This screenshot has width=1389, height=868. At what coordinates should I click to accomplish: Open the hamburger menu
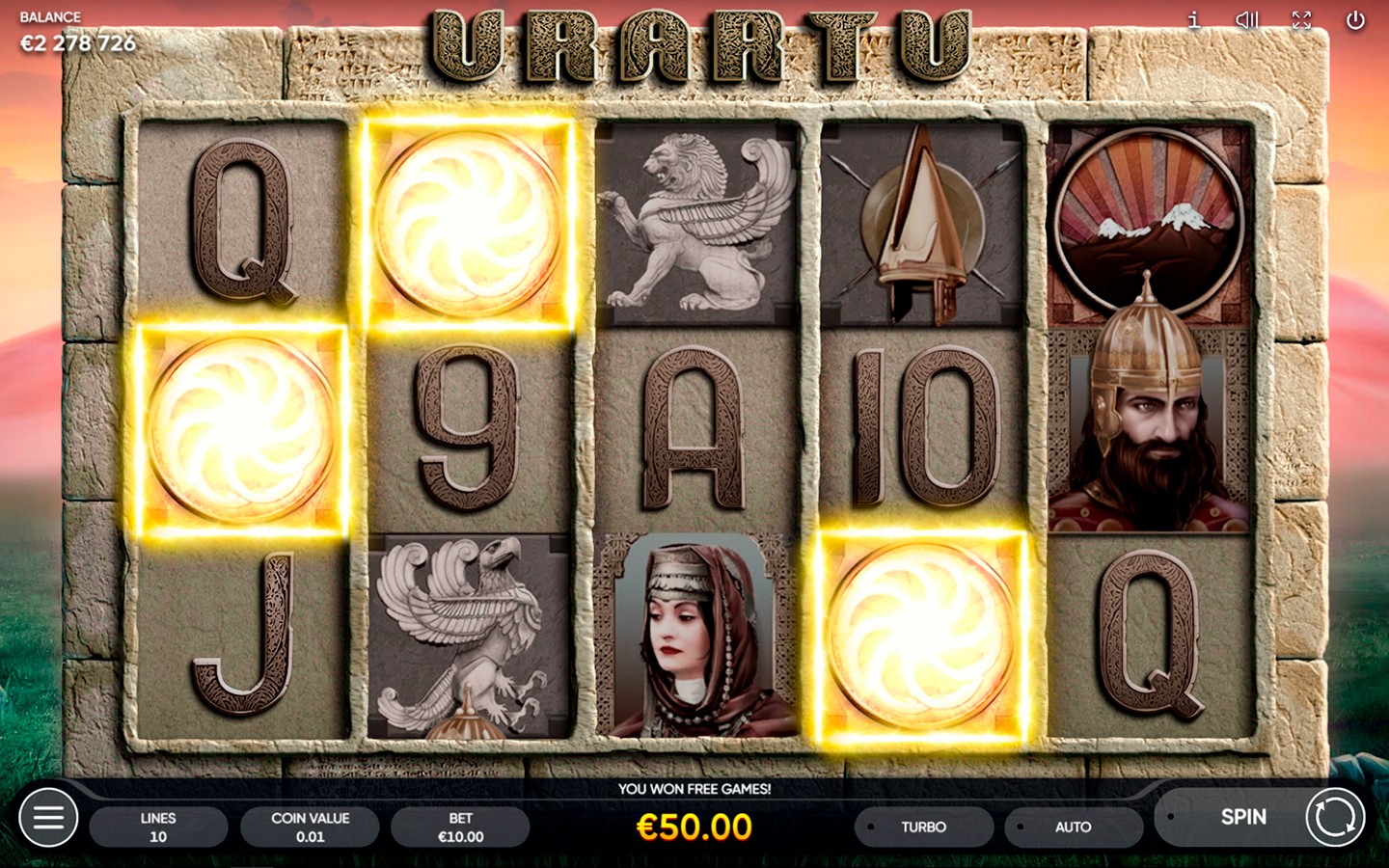pos(48,818)
